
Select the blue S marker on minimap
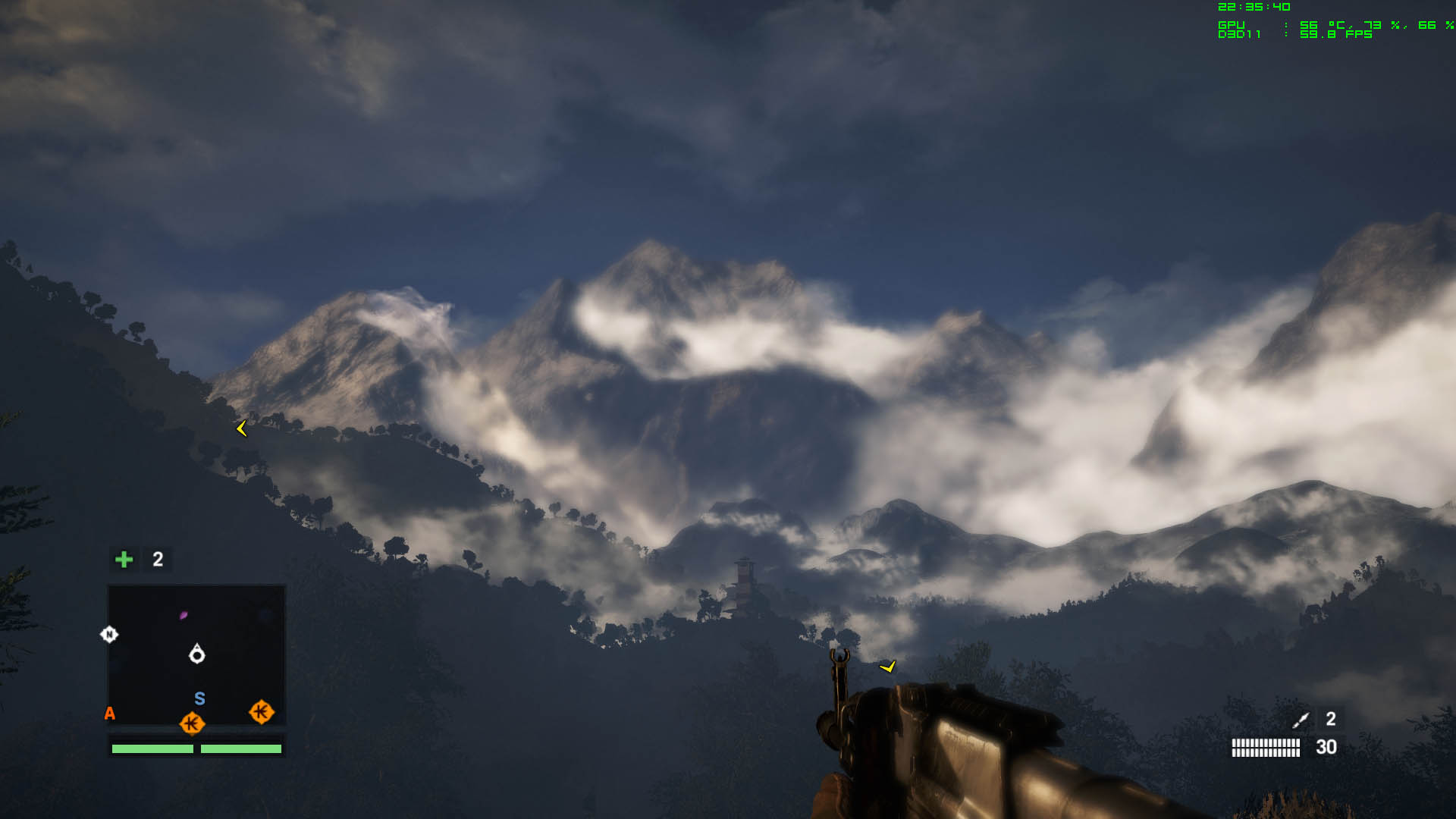click(199, 698)
